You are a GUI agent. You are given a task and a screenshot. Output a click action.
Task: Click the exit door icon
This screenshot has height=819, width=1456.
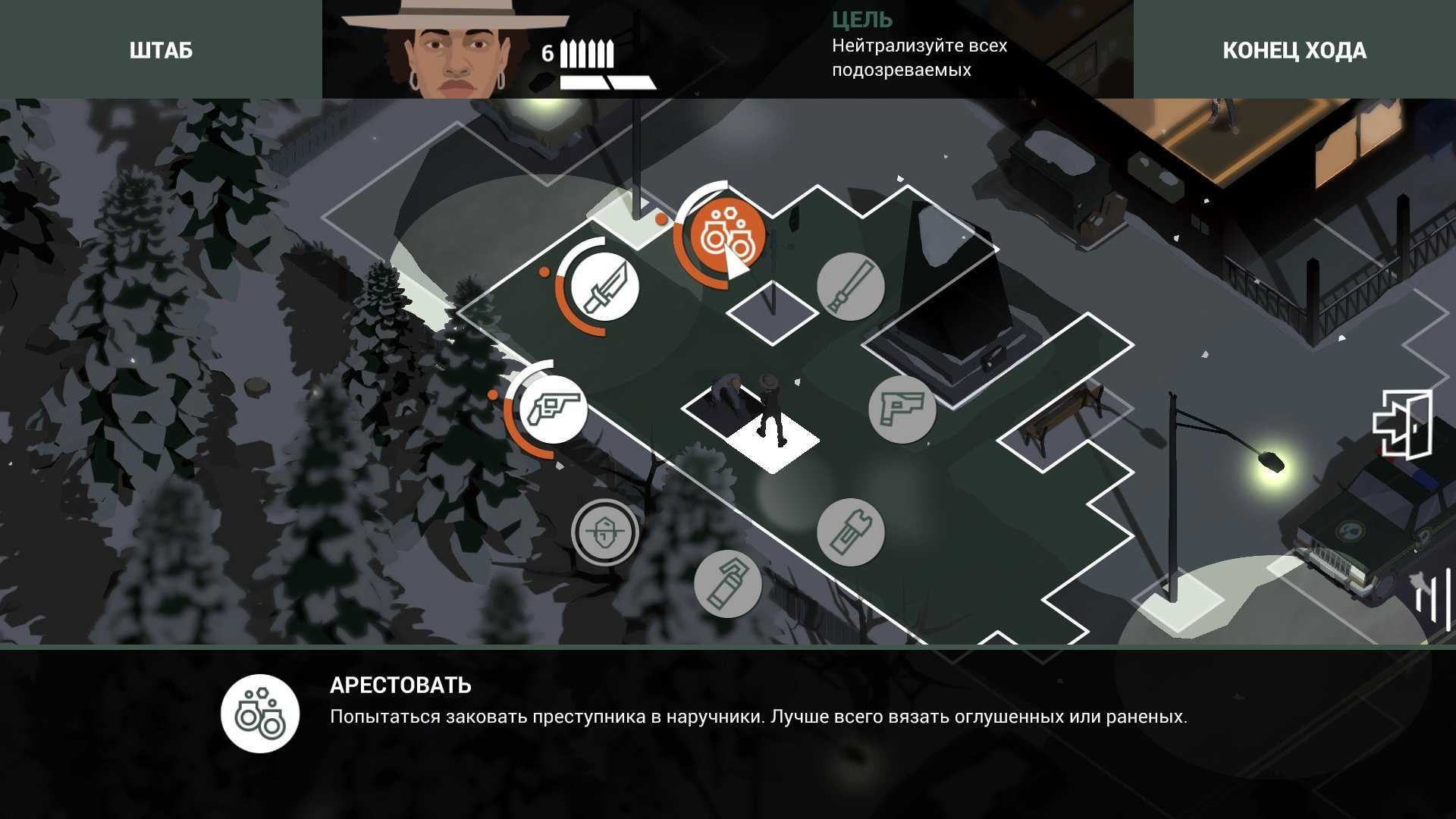1402,425
